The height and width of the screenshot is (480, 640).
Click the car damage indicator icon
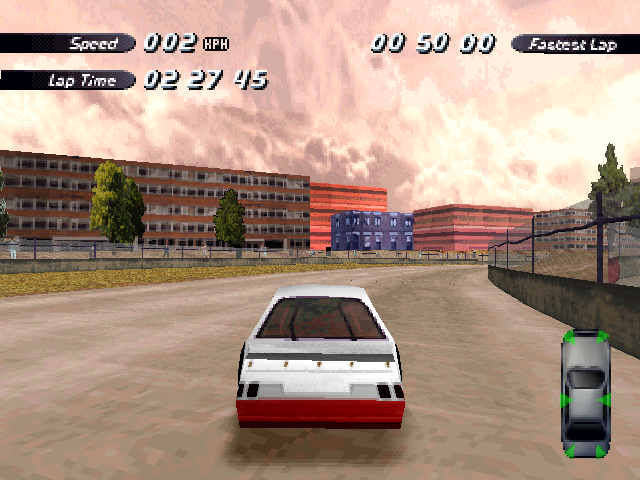coord(586,393)
